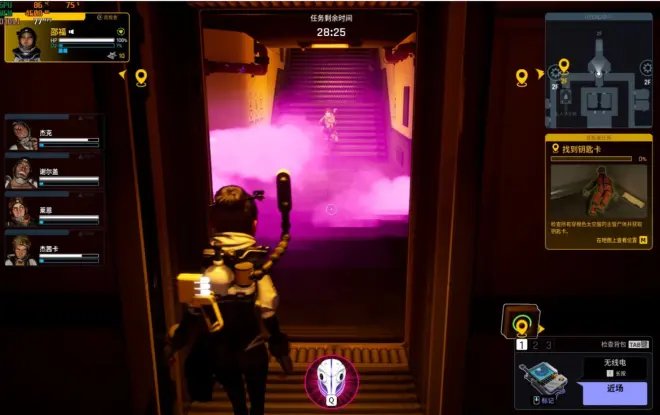Switch to inventory slot 3
660x415 pixels.
pyautogui.click(x=548, y=345)
